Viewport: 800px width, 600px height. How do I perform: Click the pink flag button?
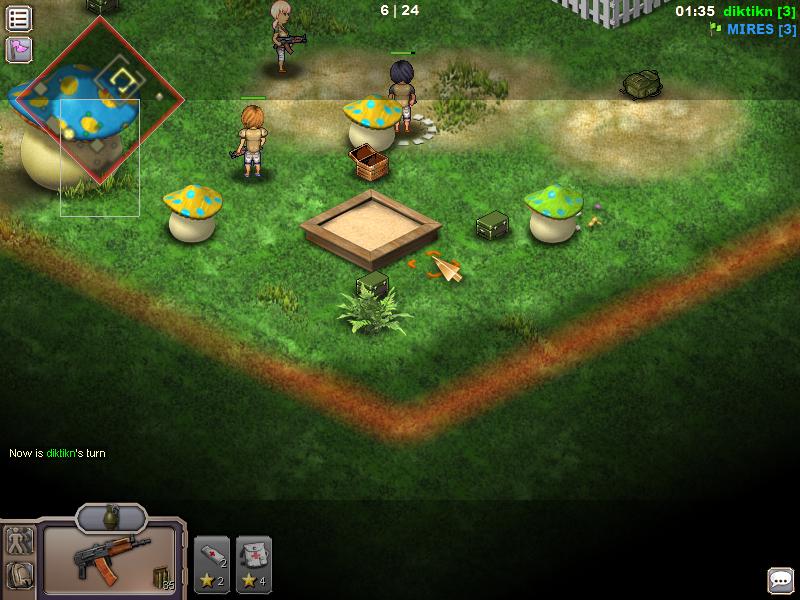[19, 49]
